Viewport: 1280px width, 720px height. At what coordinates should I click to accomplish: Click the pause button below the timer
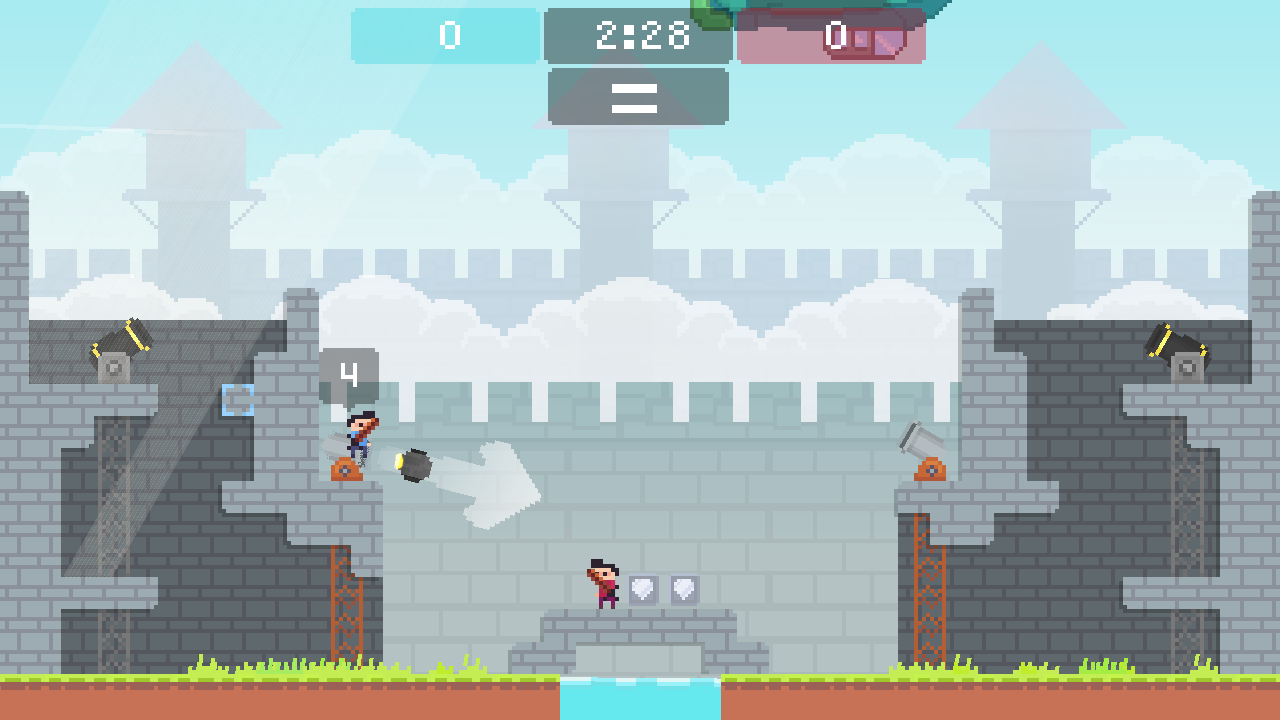tap(637, 97)
